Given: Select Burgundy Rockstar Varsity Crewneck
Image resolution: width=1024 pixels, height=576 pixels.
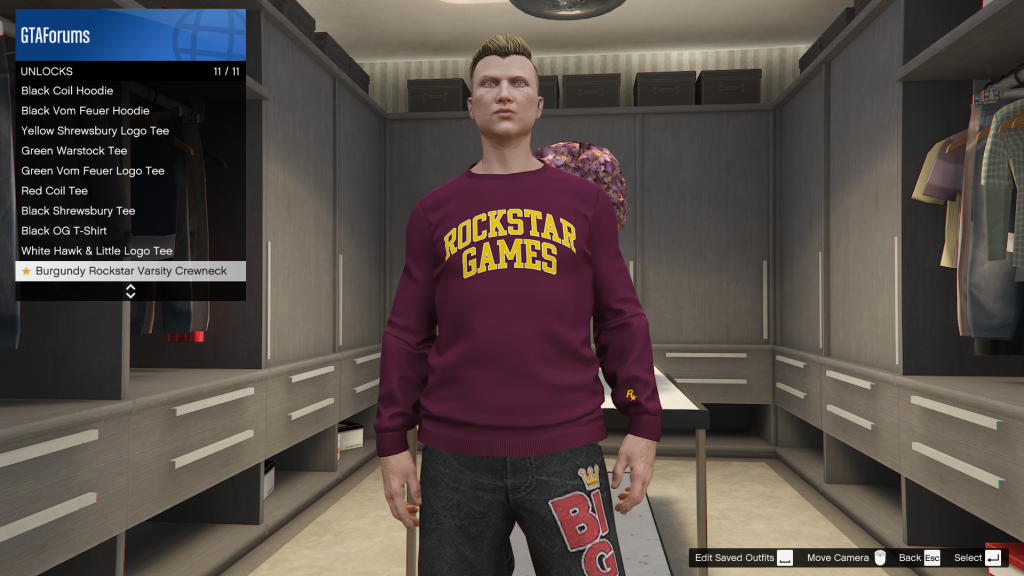Looking at the screenshot, I should click(130, 271).
